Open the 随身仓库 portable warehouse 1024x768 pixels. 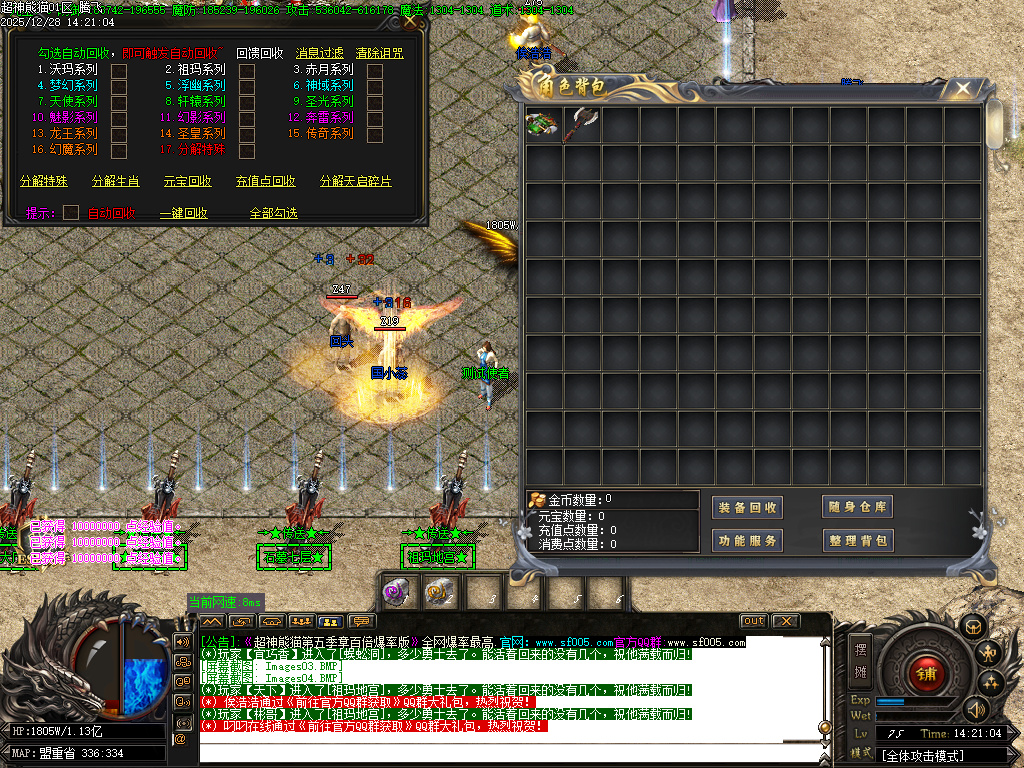point(857,507)
